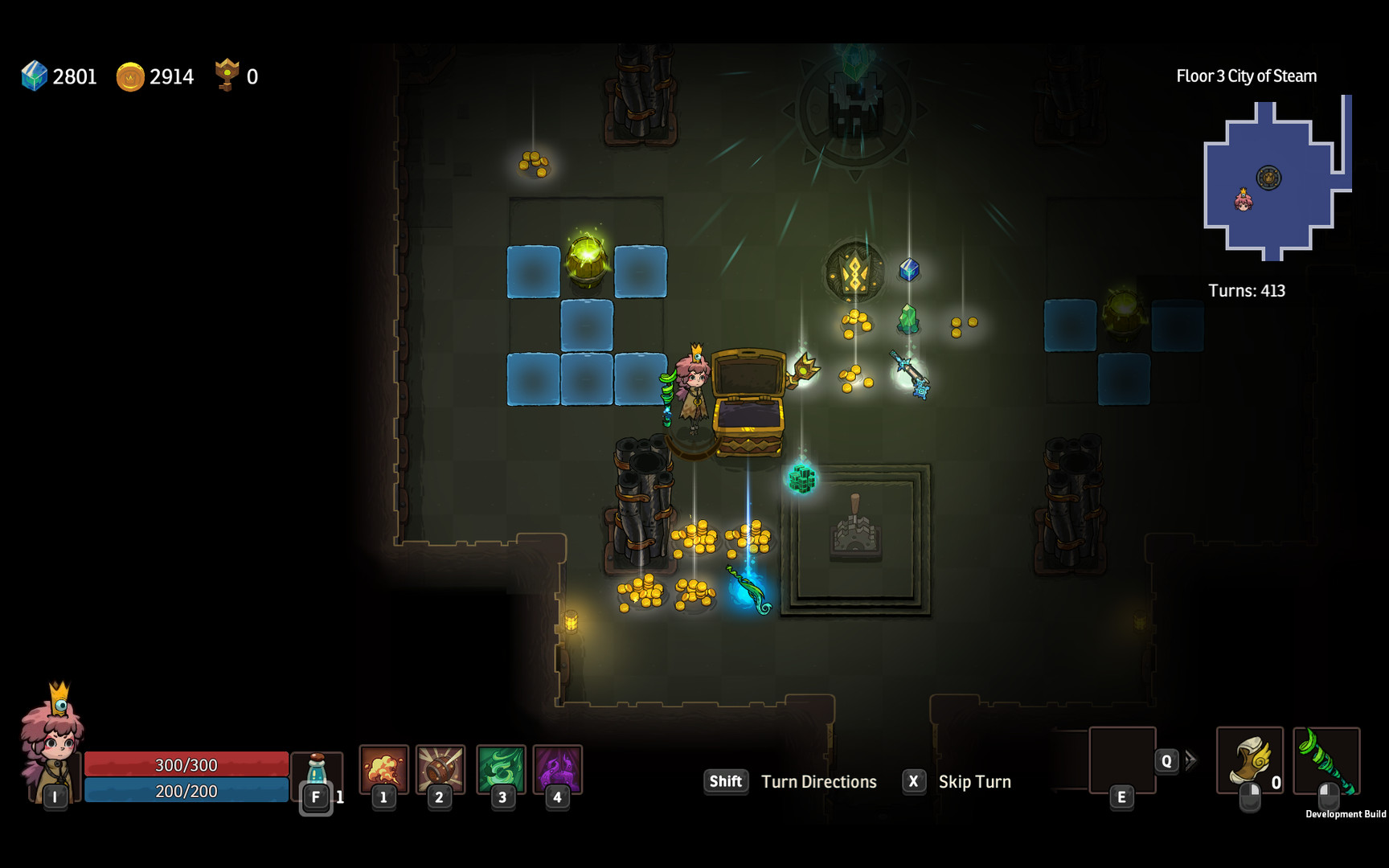Activate the green swirling wind skill
Viewport: 1389px width, 868px height.
(501, 768)
